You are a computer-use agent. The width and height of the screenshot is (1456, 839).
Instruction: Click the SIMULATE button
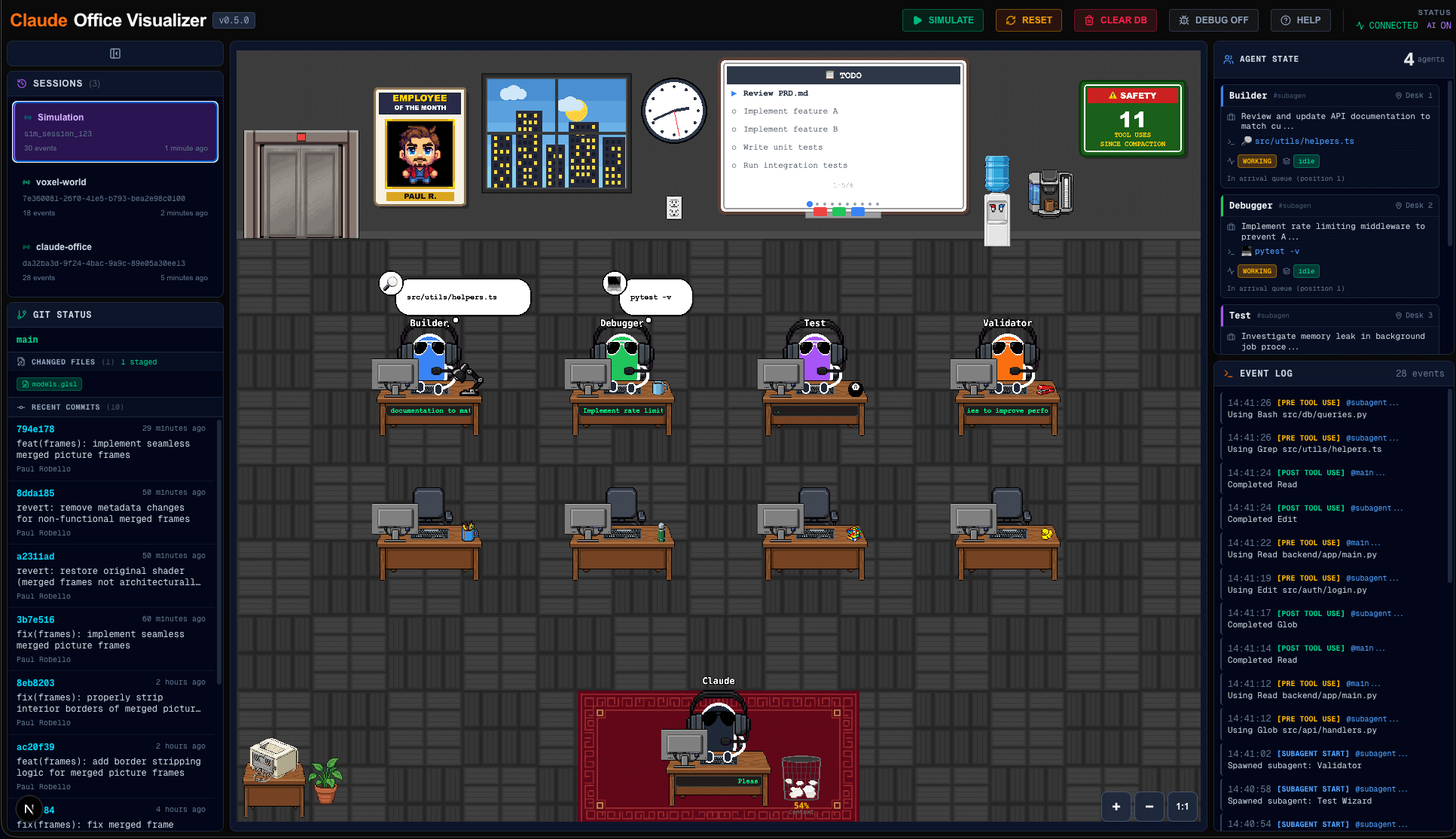pos(942,20)
